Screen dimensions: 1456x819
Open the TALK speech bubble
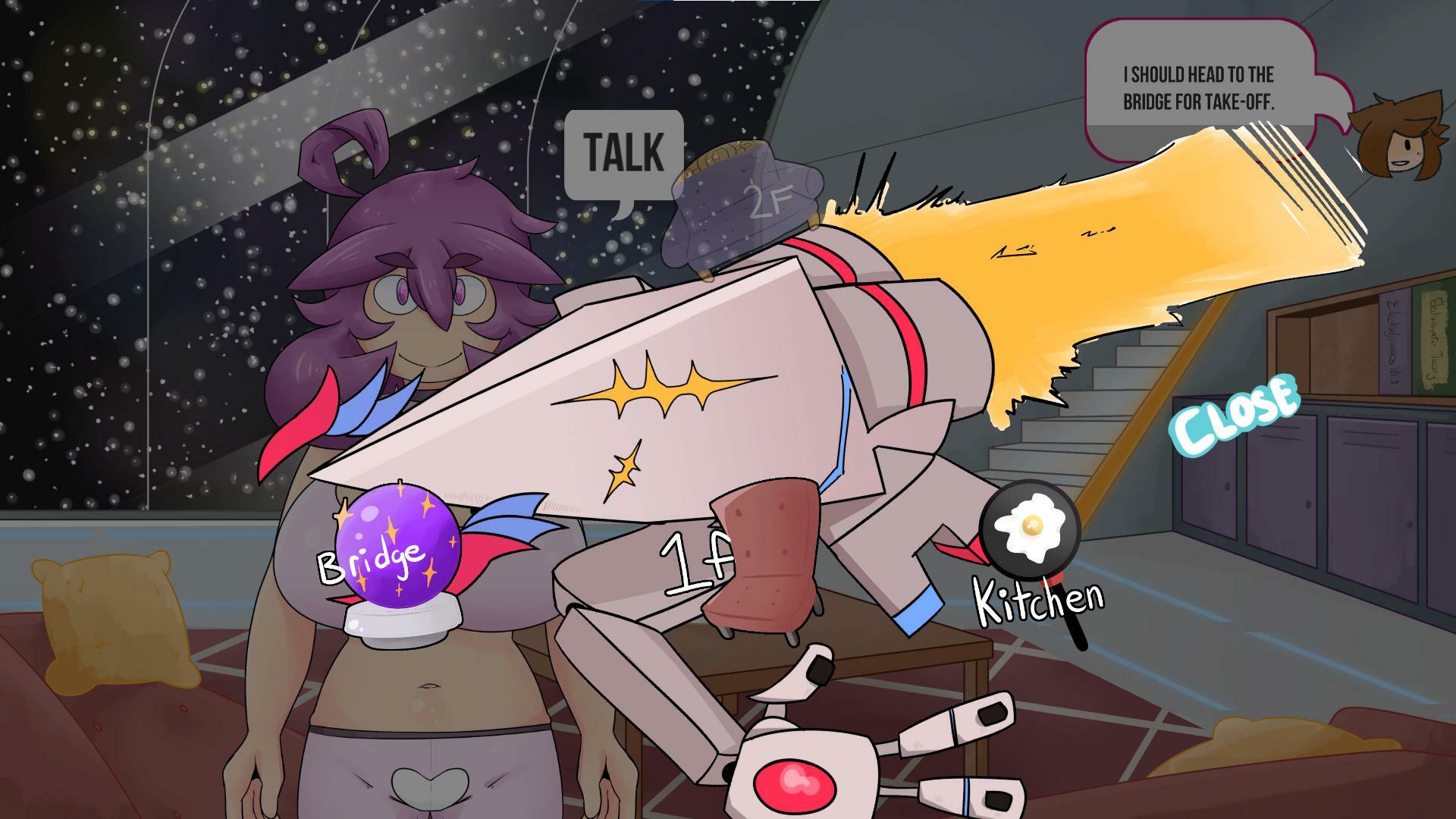623,155
